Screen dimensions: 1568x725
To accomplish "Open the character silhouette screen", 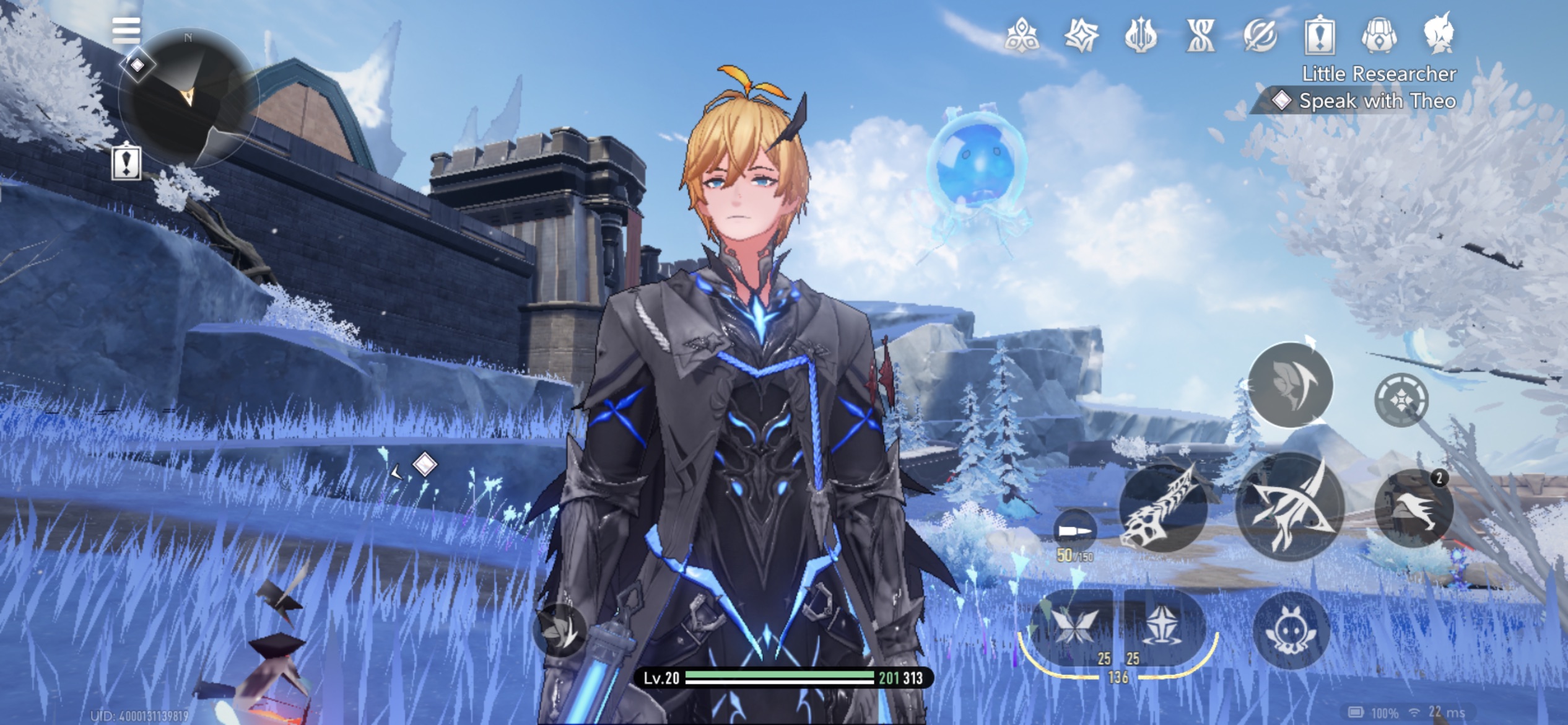I will point(1439,33).
